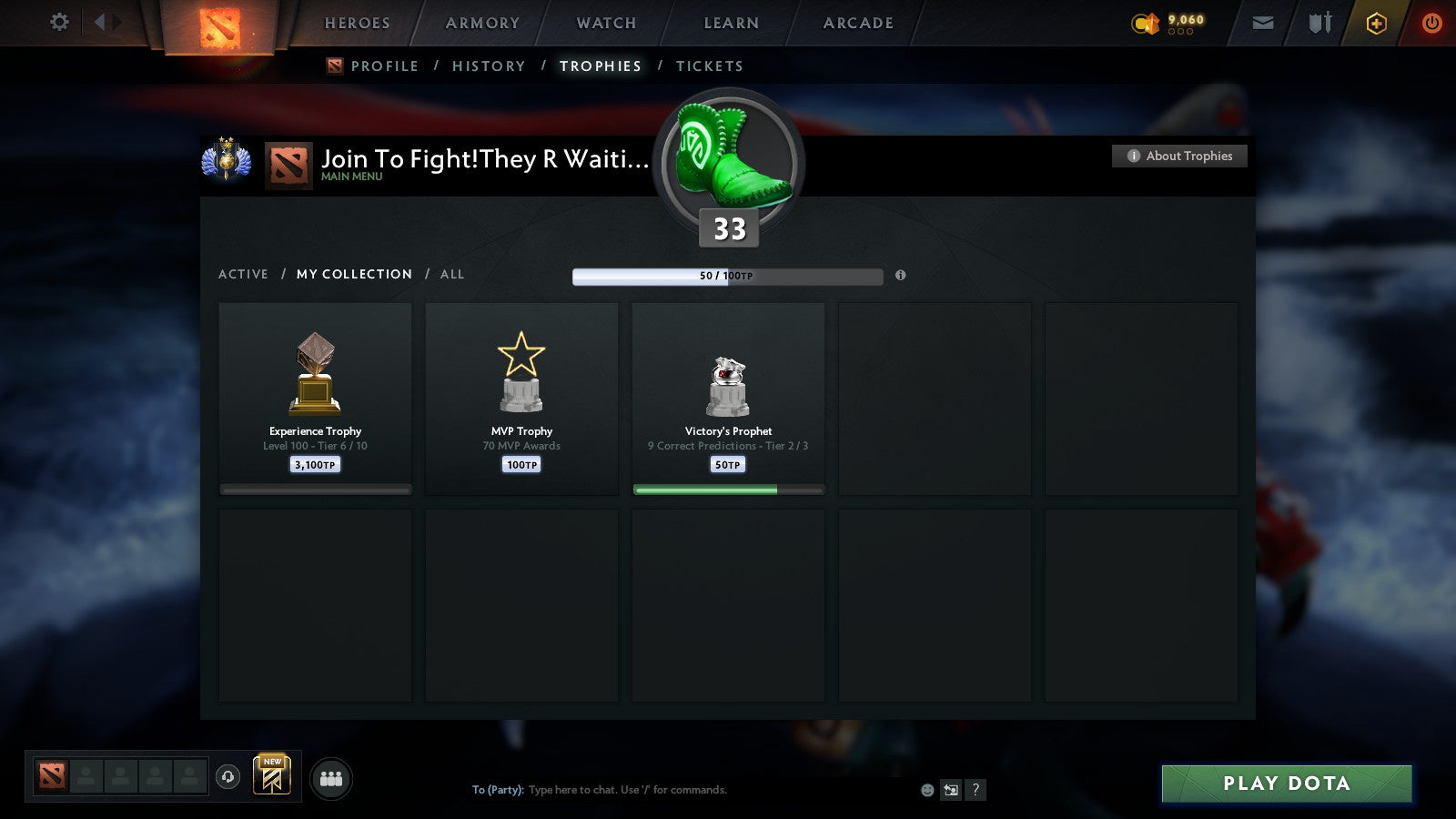Open the emoticon picker in chat bar
The image size is (1456, 819).
[926, 790]
